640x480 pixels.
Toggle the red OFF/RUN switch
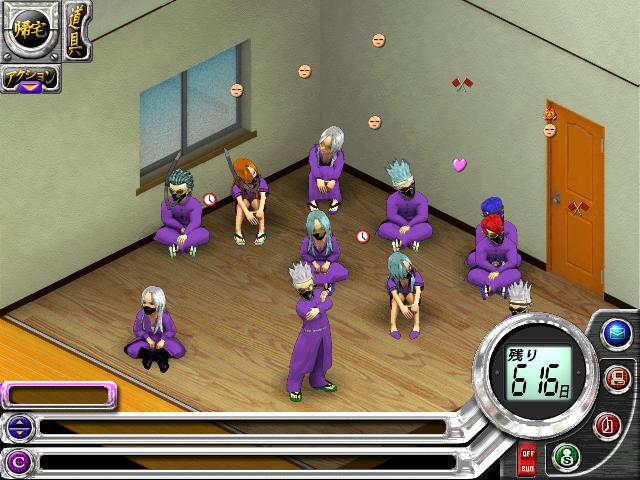527,460
